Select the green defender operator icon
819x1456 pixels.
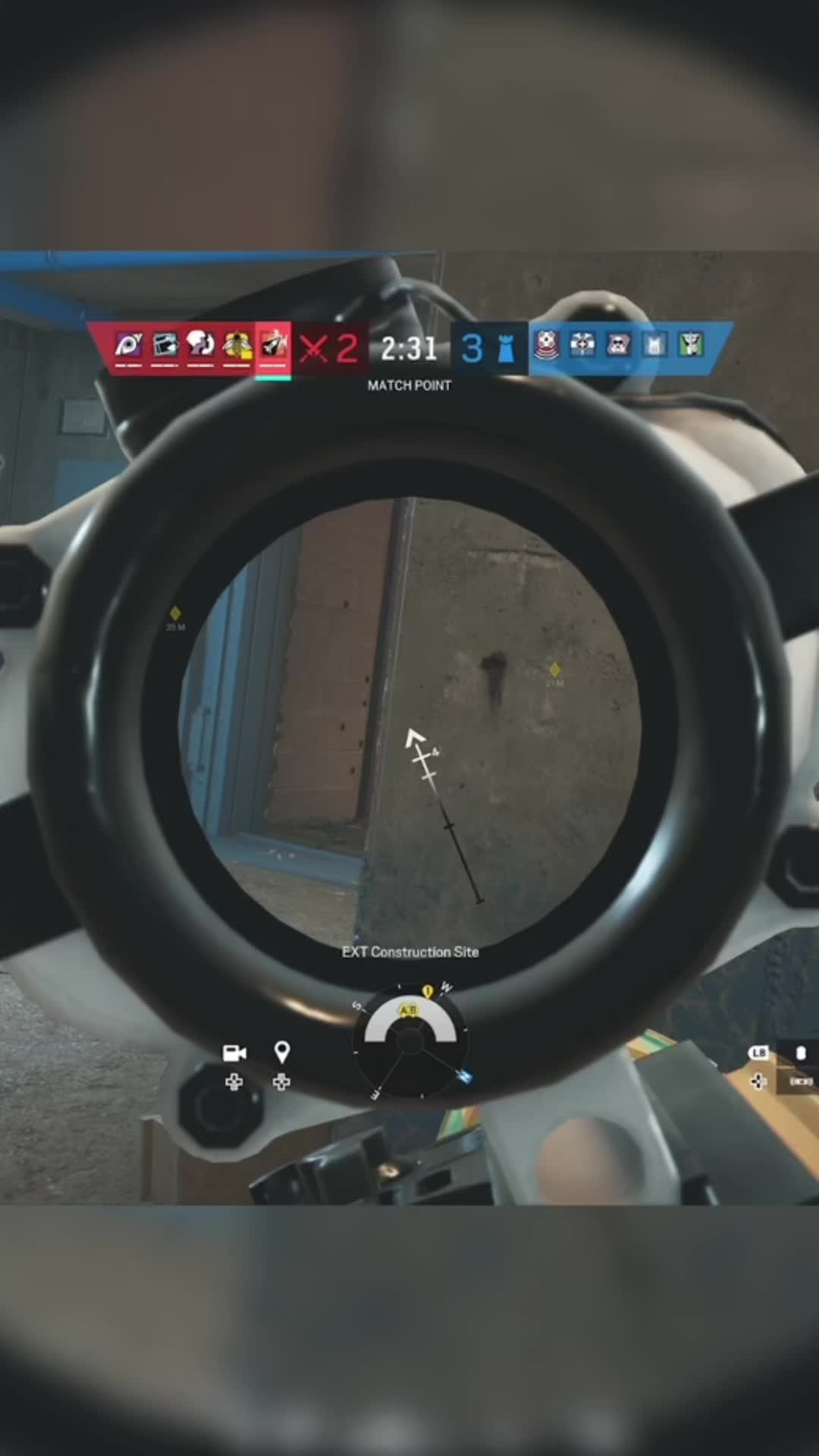pos(692,345)
